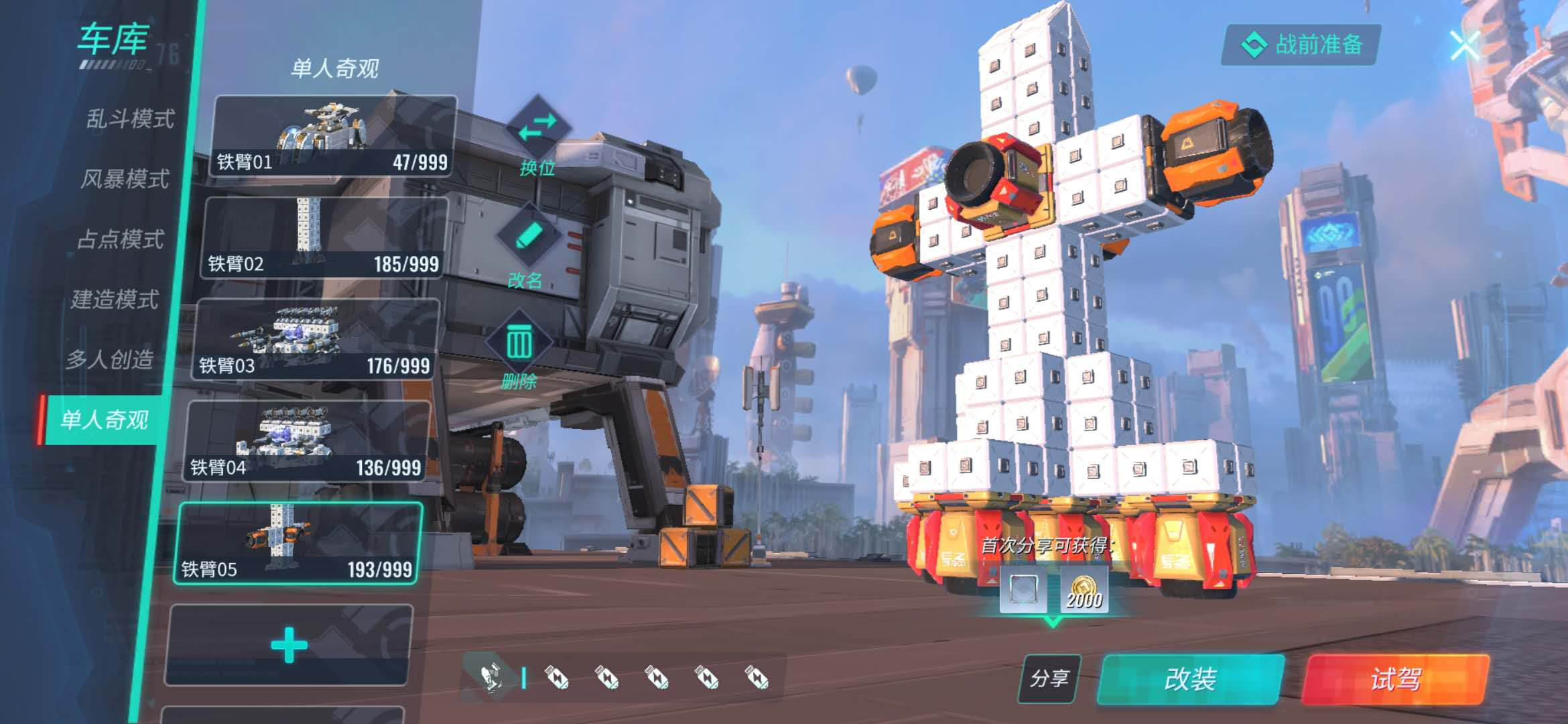Select the 风暴模式 tab
Image resolution: width=1568 pixels, height=724 pixels.
tap(125, 179)
